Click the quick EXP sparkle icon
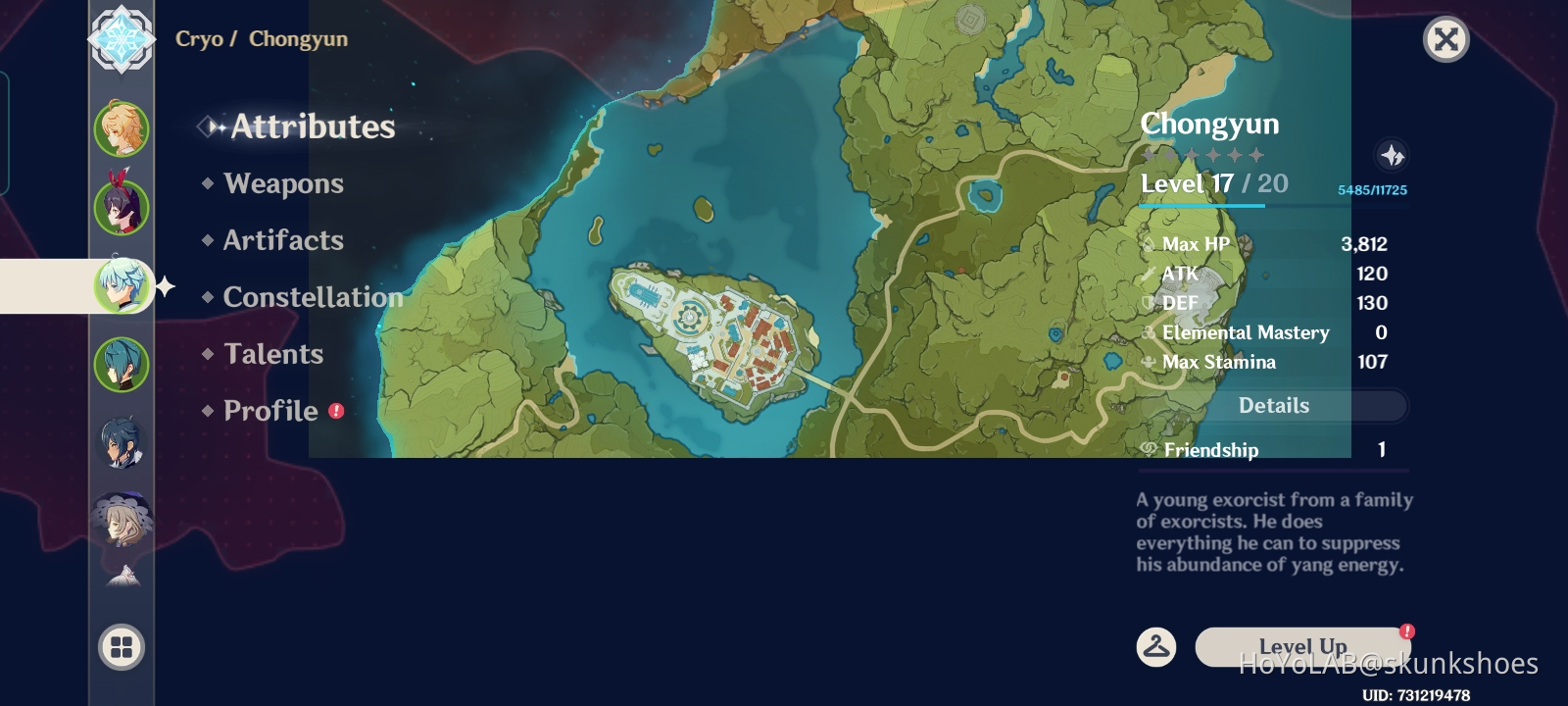This screenshot has width=1568, height=706. pos(1394,155)
